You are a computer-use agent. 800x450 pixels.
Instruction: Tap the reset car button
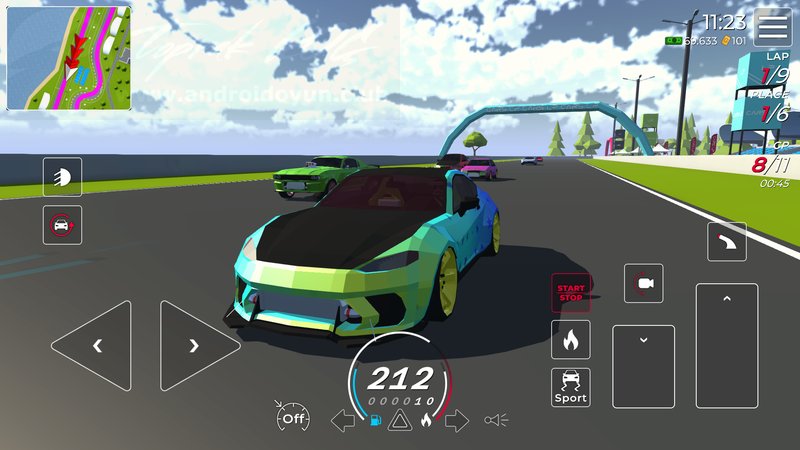click(62, 225)
